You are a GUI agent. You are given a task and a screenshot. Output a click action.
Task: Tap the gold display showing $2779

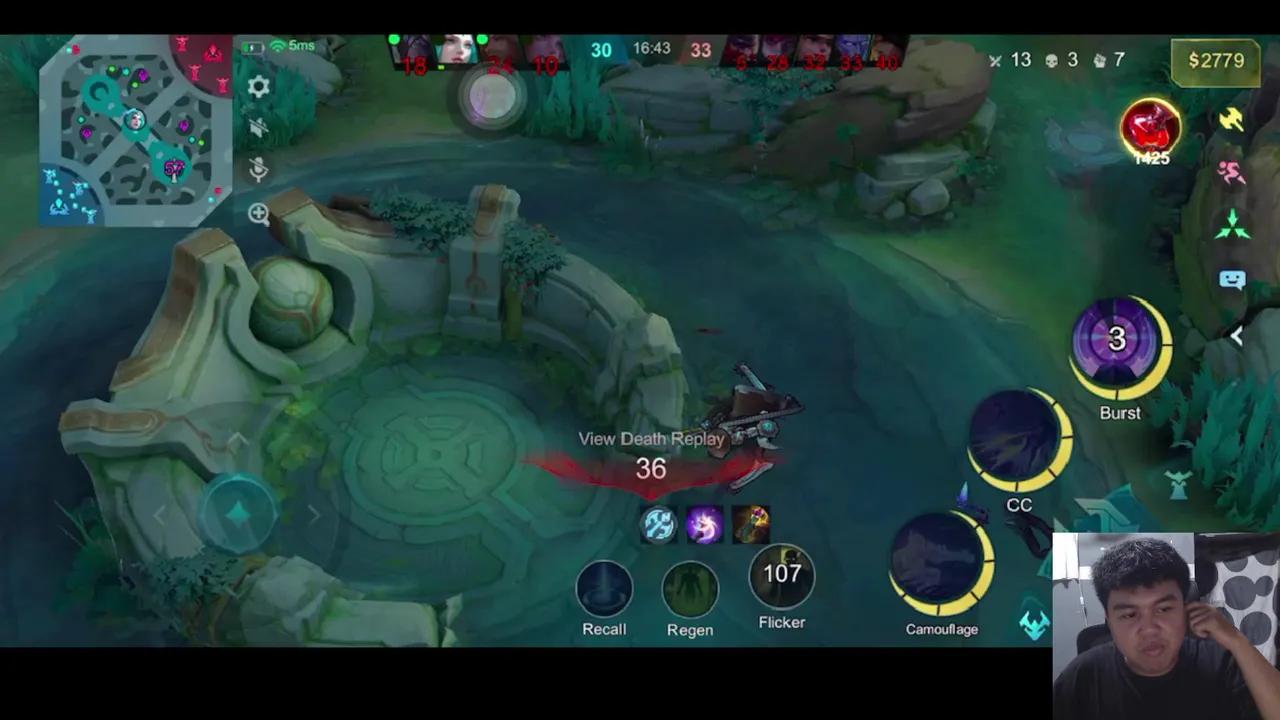[1215, 60]
